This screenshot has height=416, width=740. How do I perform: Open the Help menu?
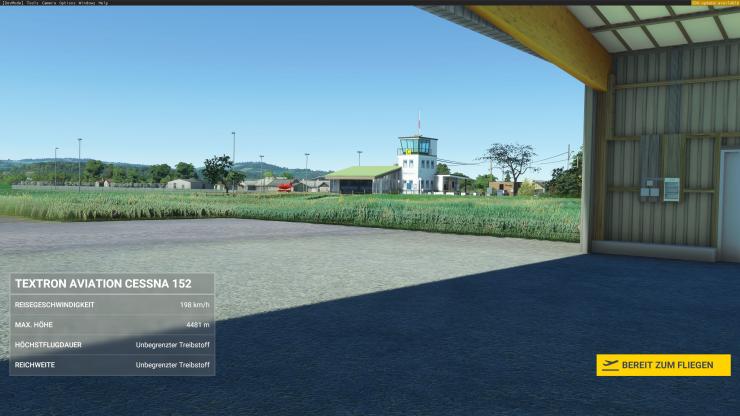click(x=103, y=3)
